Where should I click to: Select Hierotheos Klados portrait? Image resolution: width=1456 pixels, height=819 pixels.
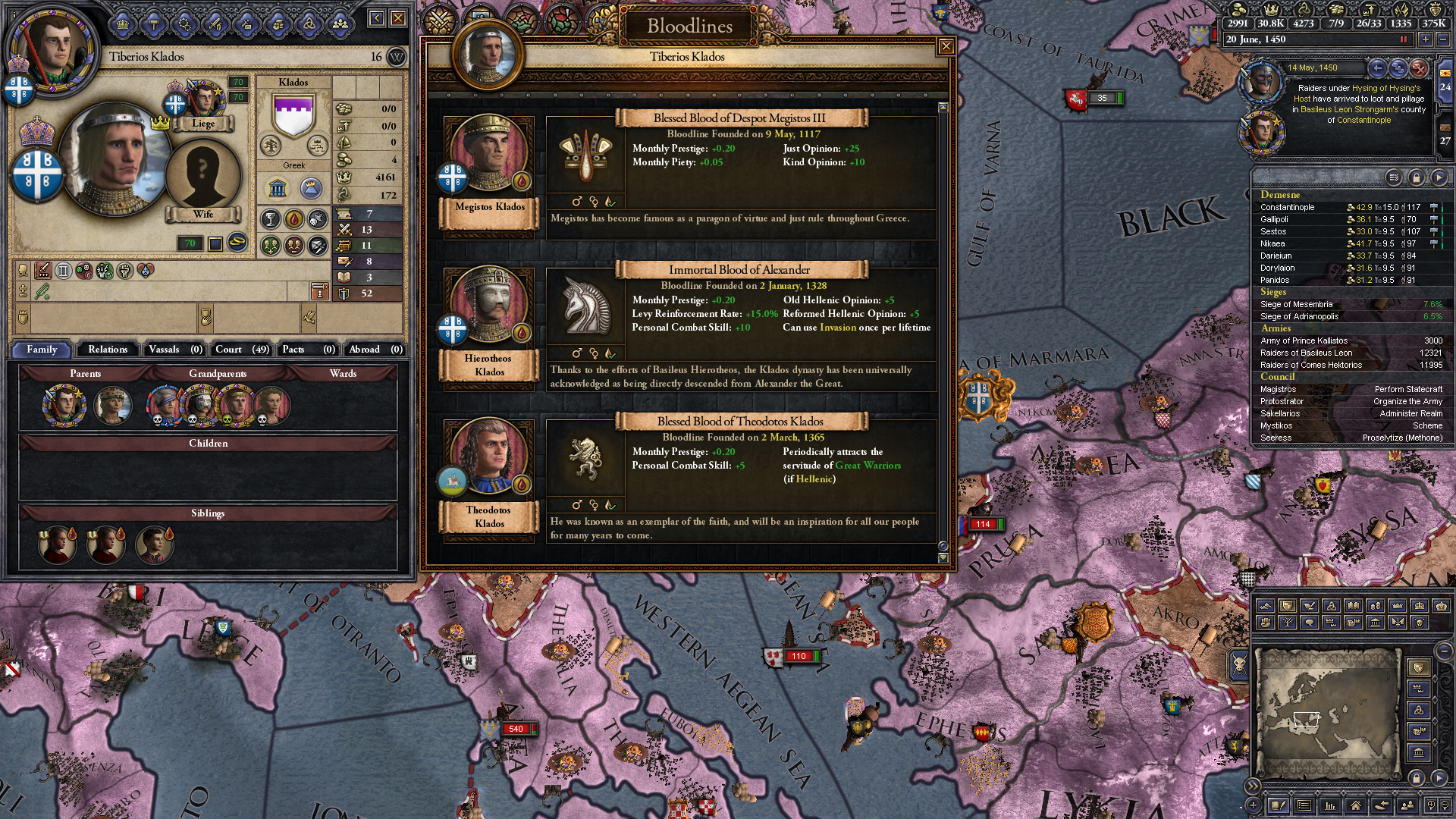point(489,307)
